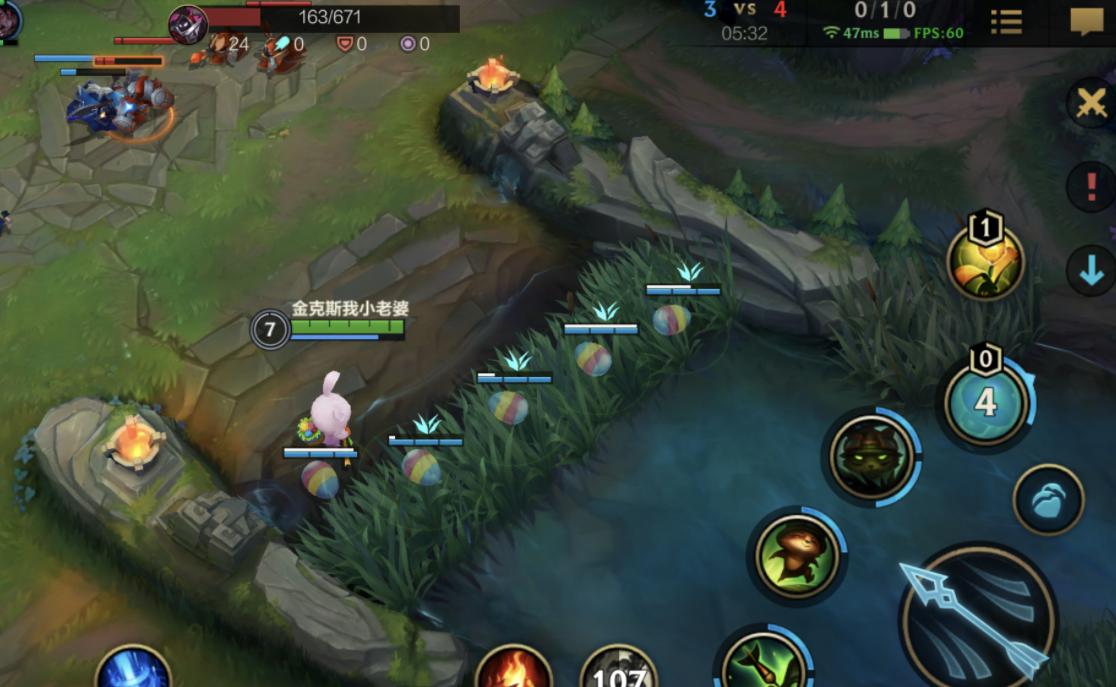The width and height of the screenshot is (1116, 687).
Task: Open the scoreboard list icon
Action: [x=1006, y=21]
